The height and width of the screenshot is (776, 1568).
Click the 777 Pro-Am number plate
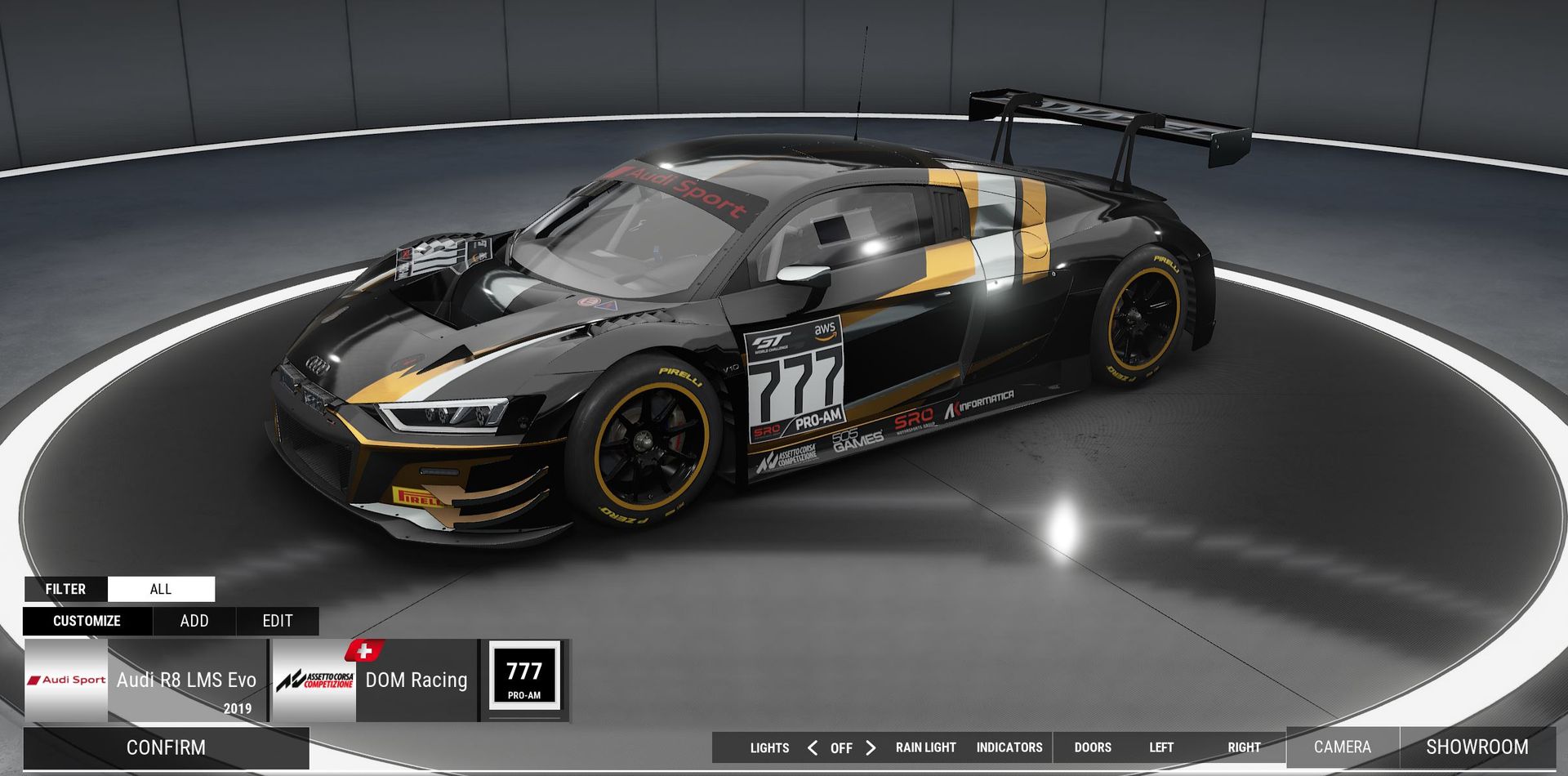[524, 676]
